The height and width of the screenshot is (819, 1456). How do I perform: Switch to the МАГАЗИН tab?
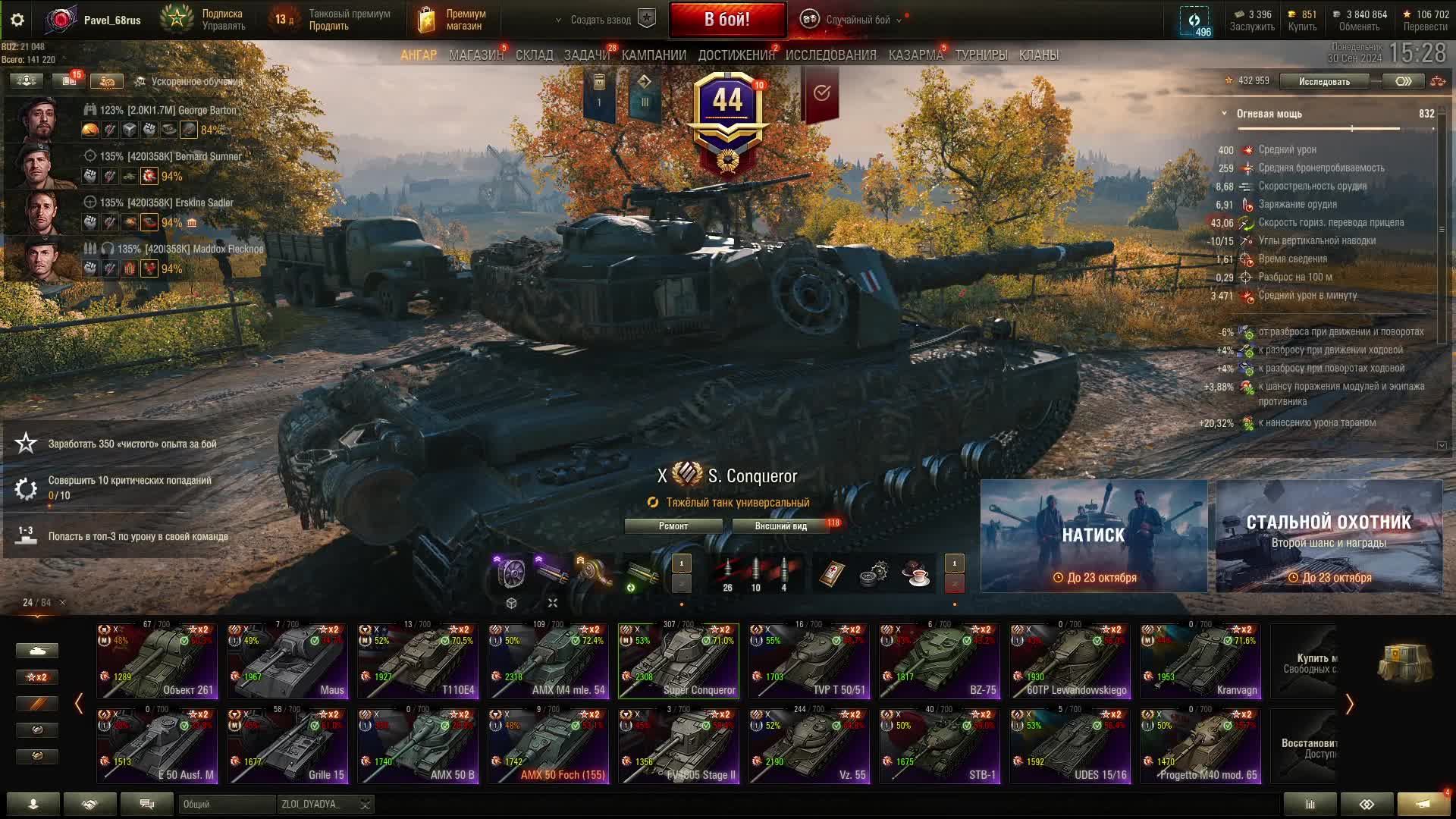(475, 55)
